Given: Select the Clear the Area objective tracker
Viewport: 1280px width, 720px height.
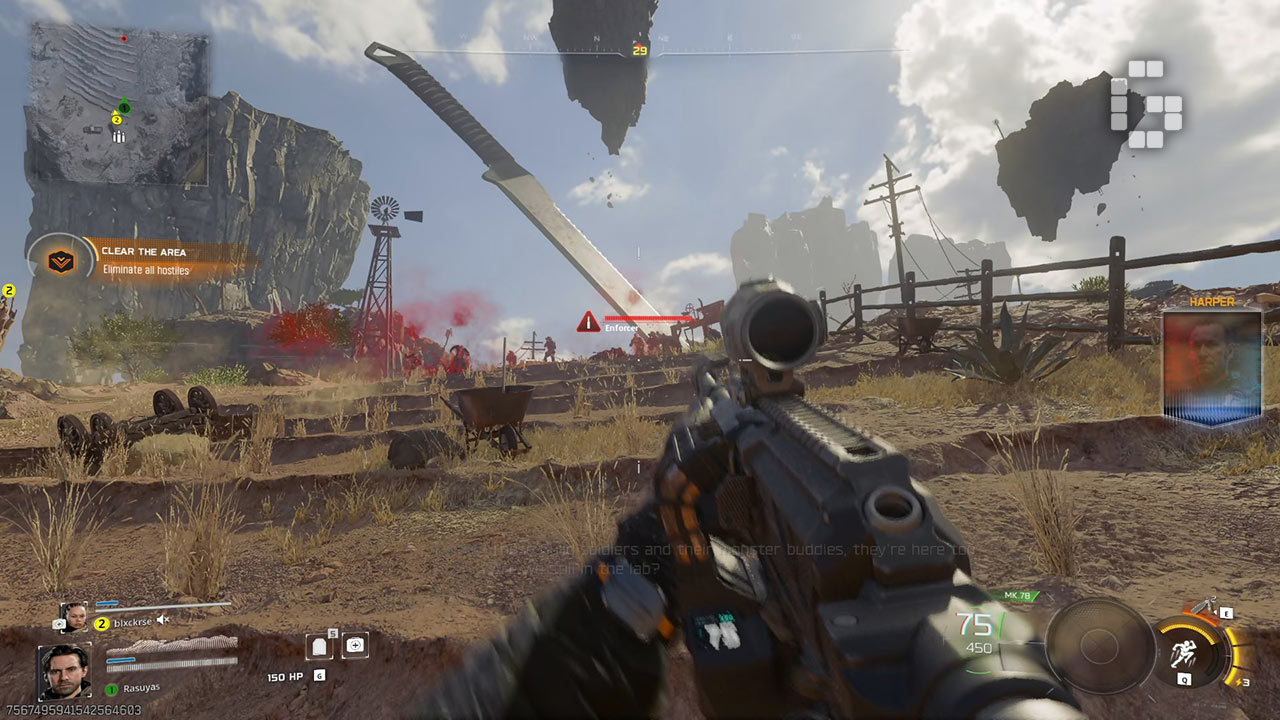Looking at the screenshot, I should point(142,261).
